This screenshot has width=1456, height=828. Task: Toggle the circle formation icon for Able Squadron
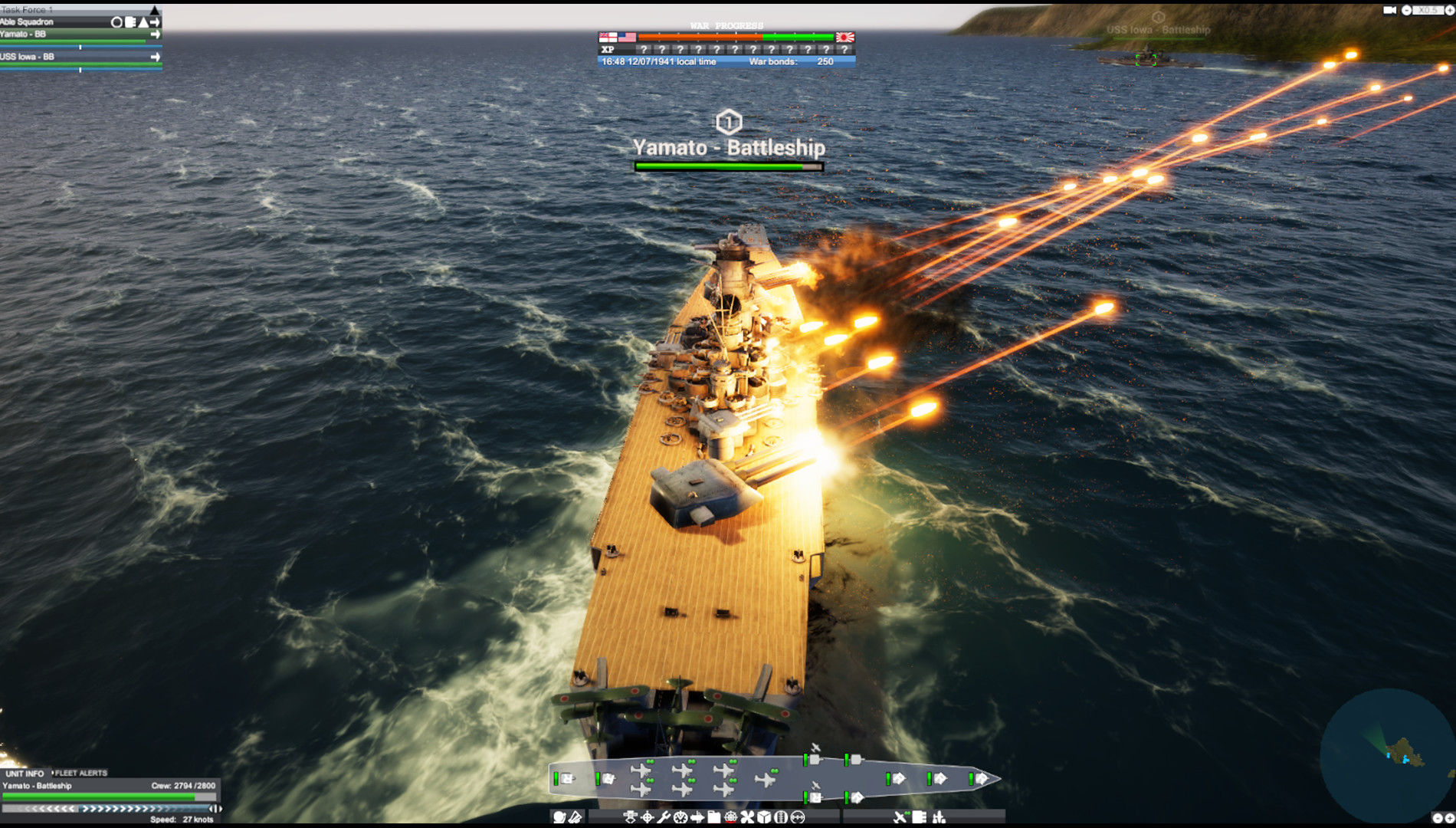pos(116,22)
